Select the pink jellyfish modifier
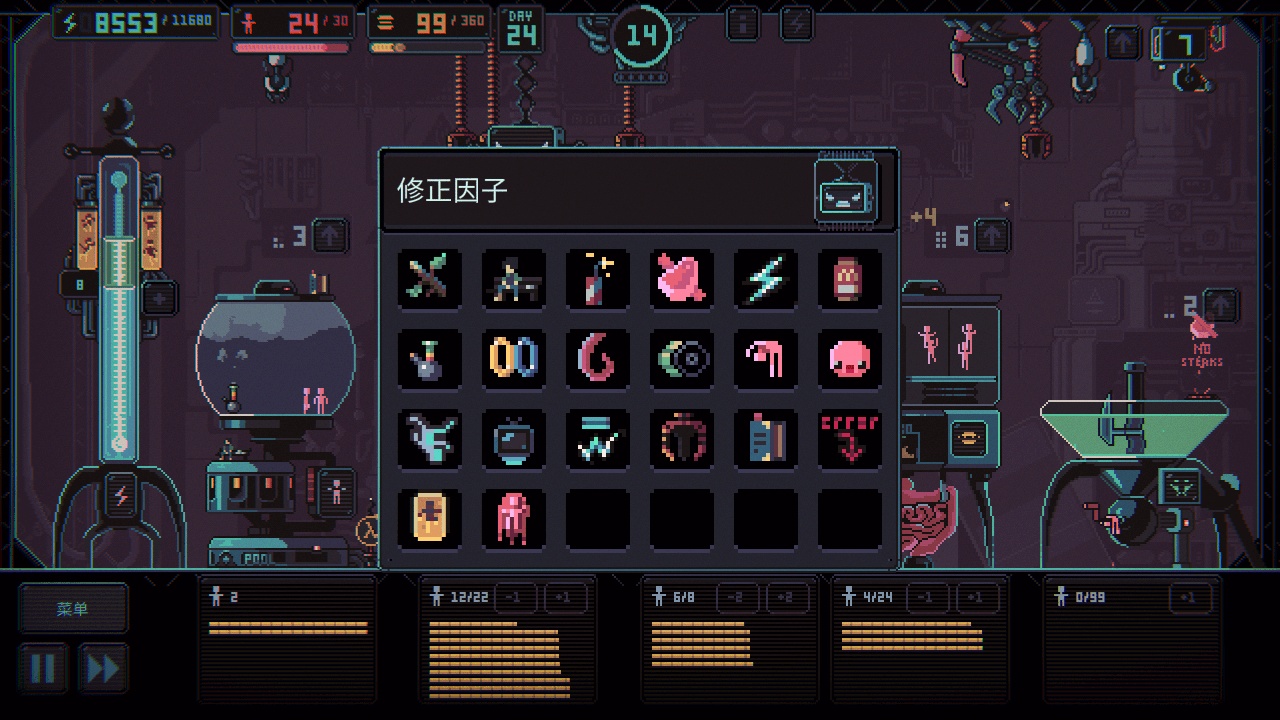The width and height of the screenshot is (1280, 720). [x=513, y=519]
